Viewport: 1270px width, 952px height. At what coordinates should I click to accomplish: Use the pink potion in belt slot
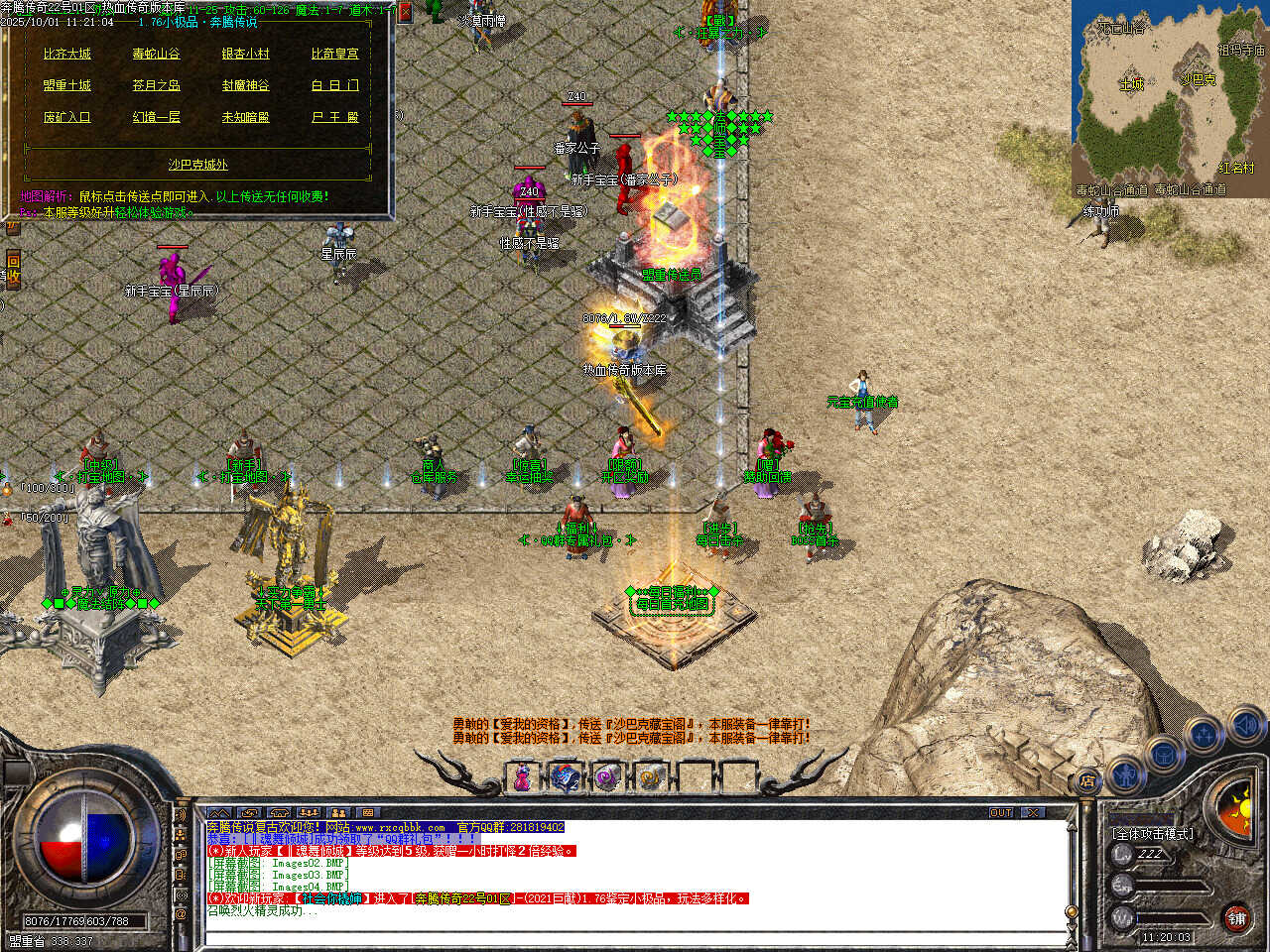click(x=521, y=778)
